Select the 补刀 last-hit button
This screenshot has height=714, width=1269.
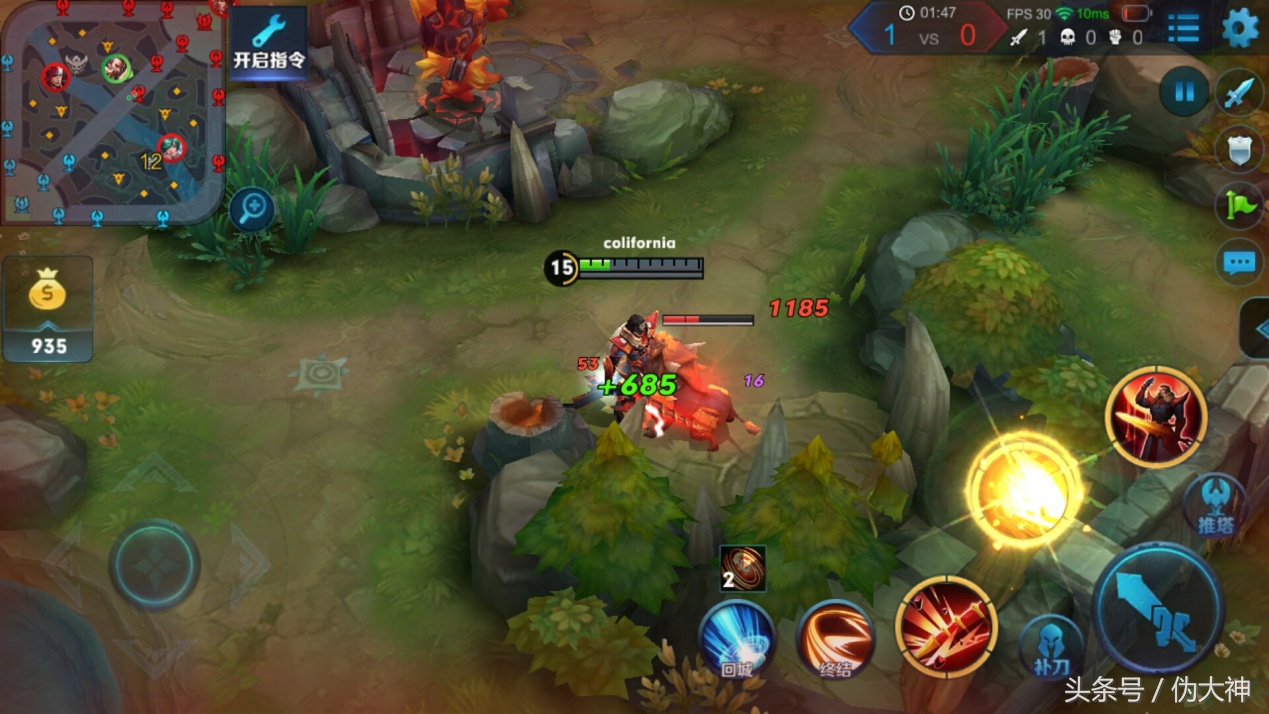1050,647
